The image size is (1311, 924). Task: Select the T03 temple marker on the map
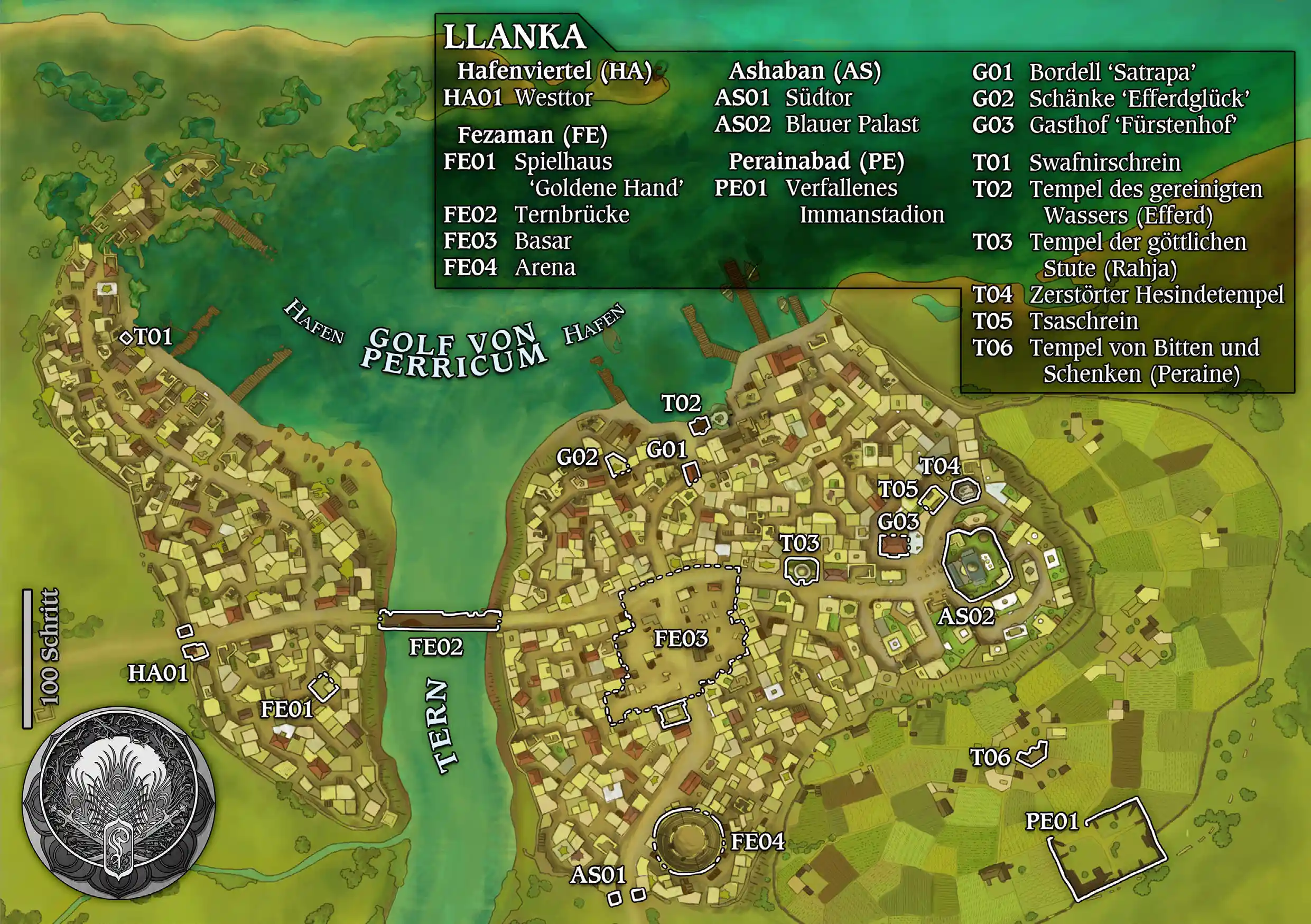tap(802, 571)
